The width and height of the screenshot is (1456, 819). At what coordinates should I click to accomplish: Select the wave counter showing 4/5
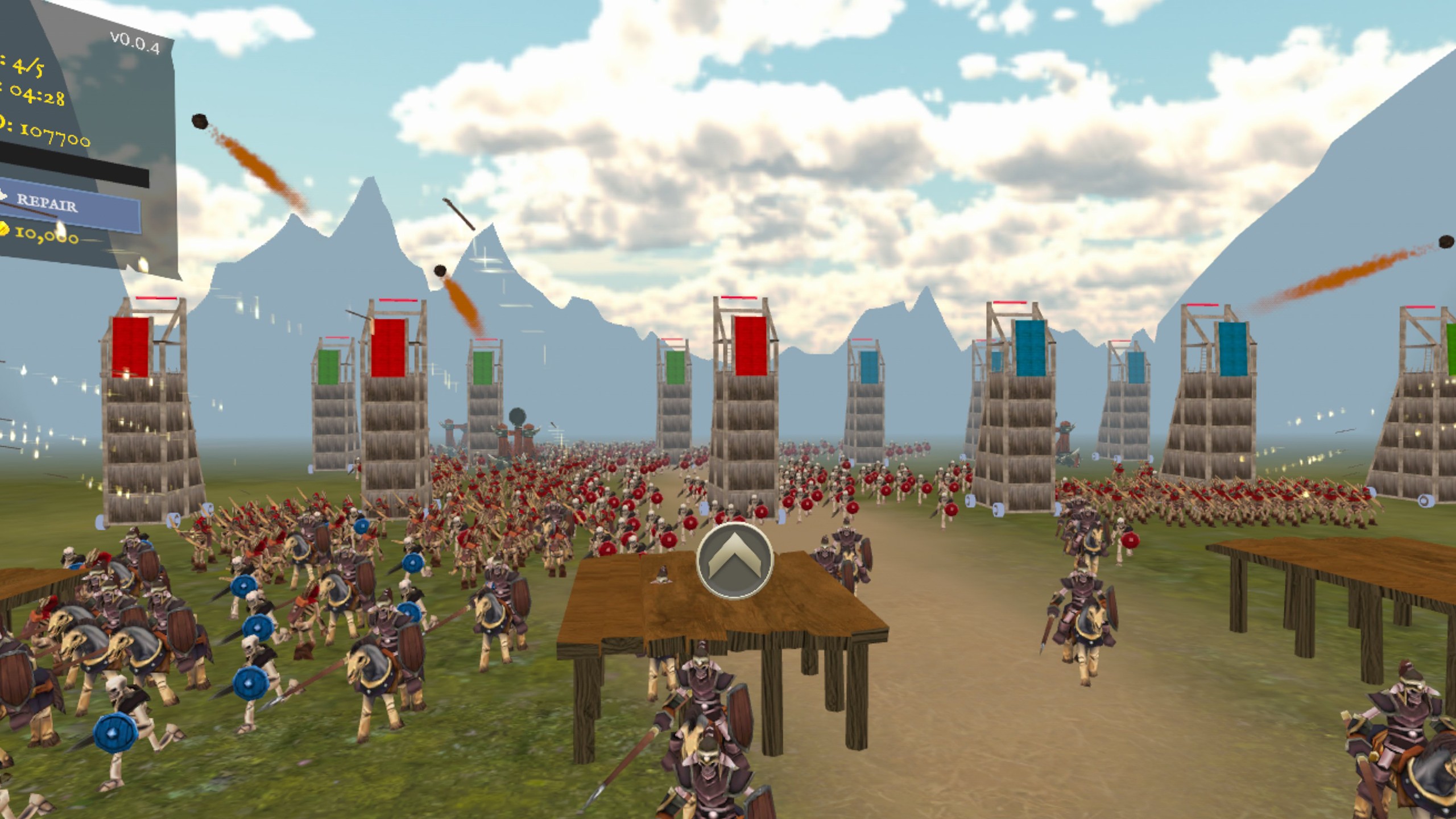[x=27, y=67]
